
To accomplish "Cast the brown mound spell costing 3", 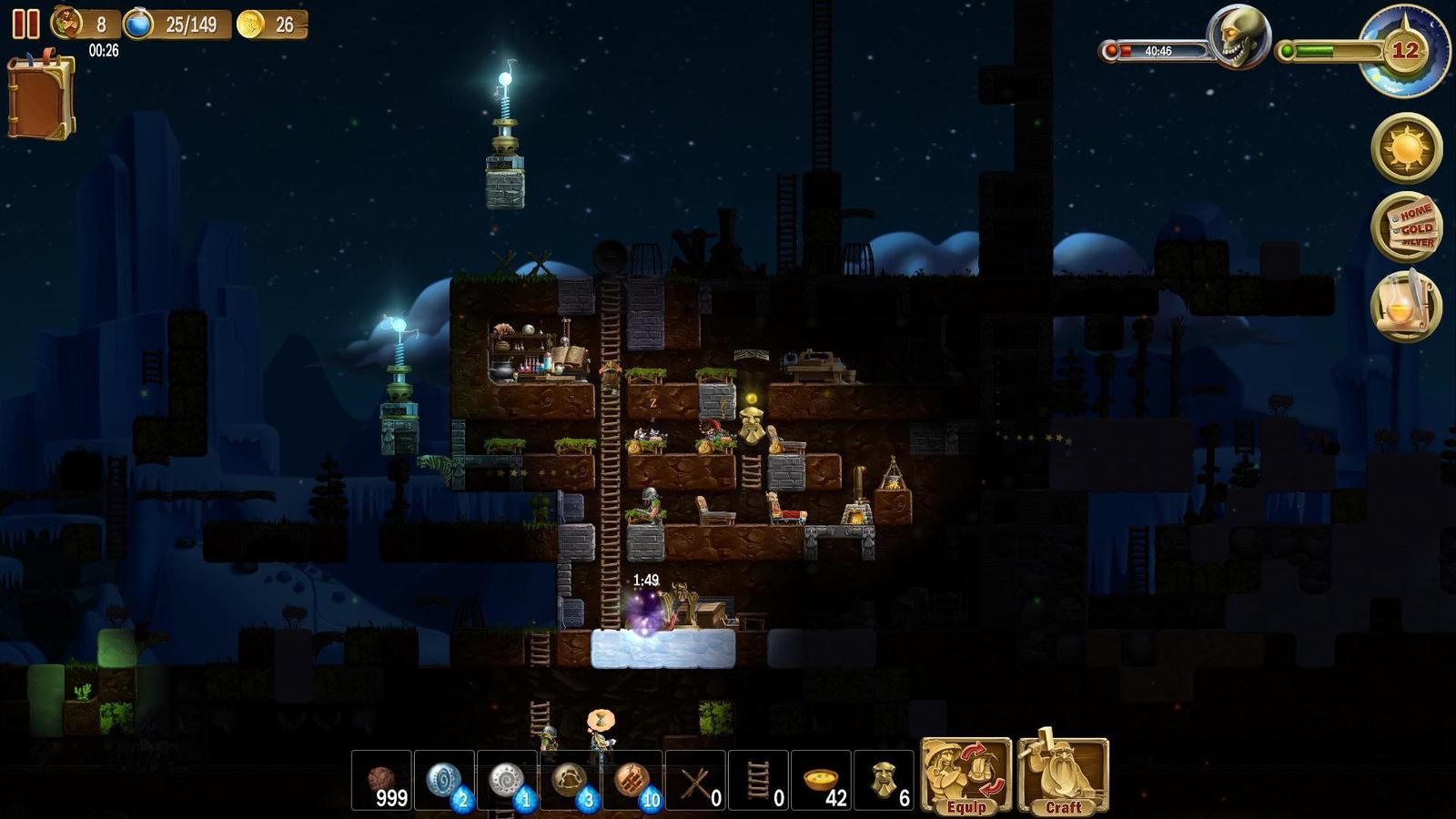I will (x=571, y=780).
